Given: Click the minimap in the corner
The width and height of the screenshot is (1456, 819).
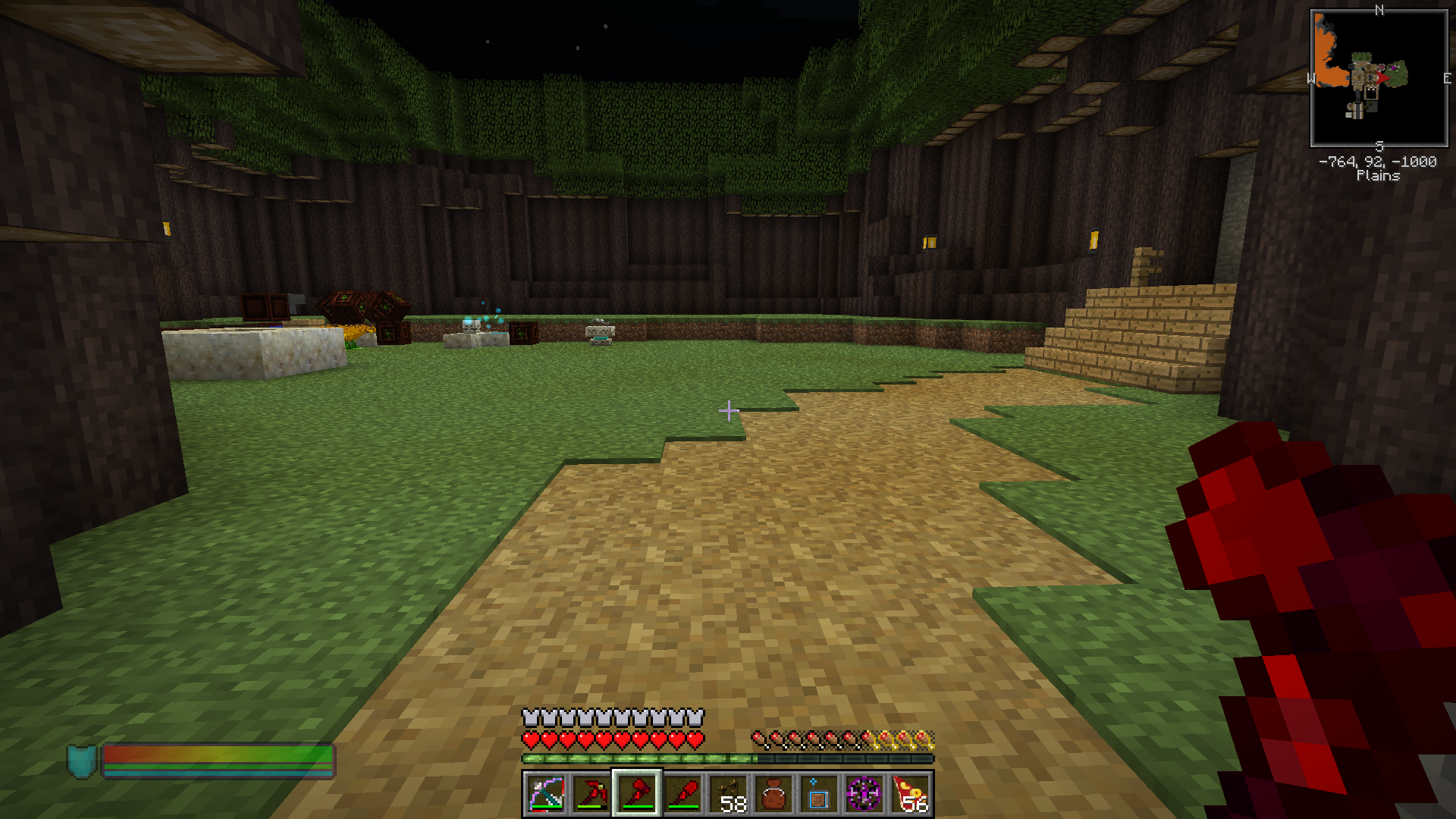Looking at the screenshot, I should pos(1379,78).
